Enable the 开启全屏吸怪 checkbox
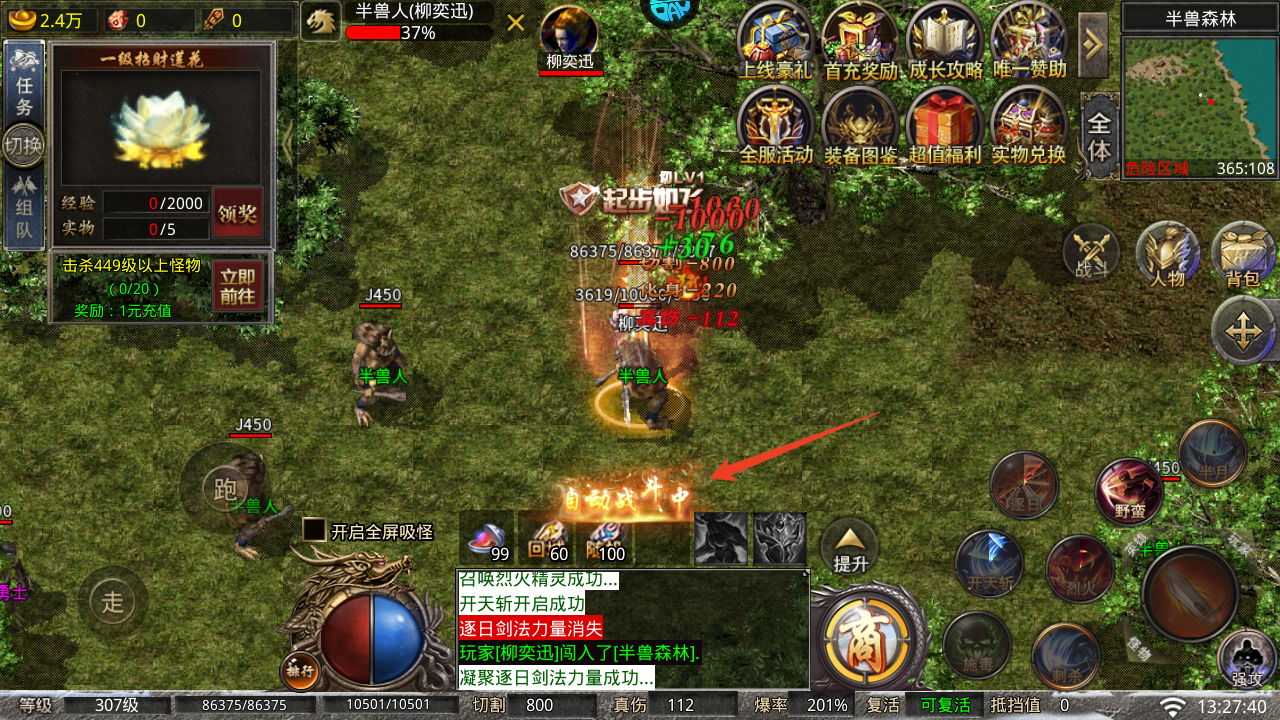This screenshot has width=1280, height=720. (315, 531)
